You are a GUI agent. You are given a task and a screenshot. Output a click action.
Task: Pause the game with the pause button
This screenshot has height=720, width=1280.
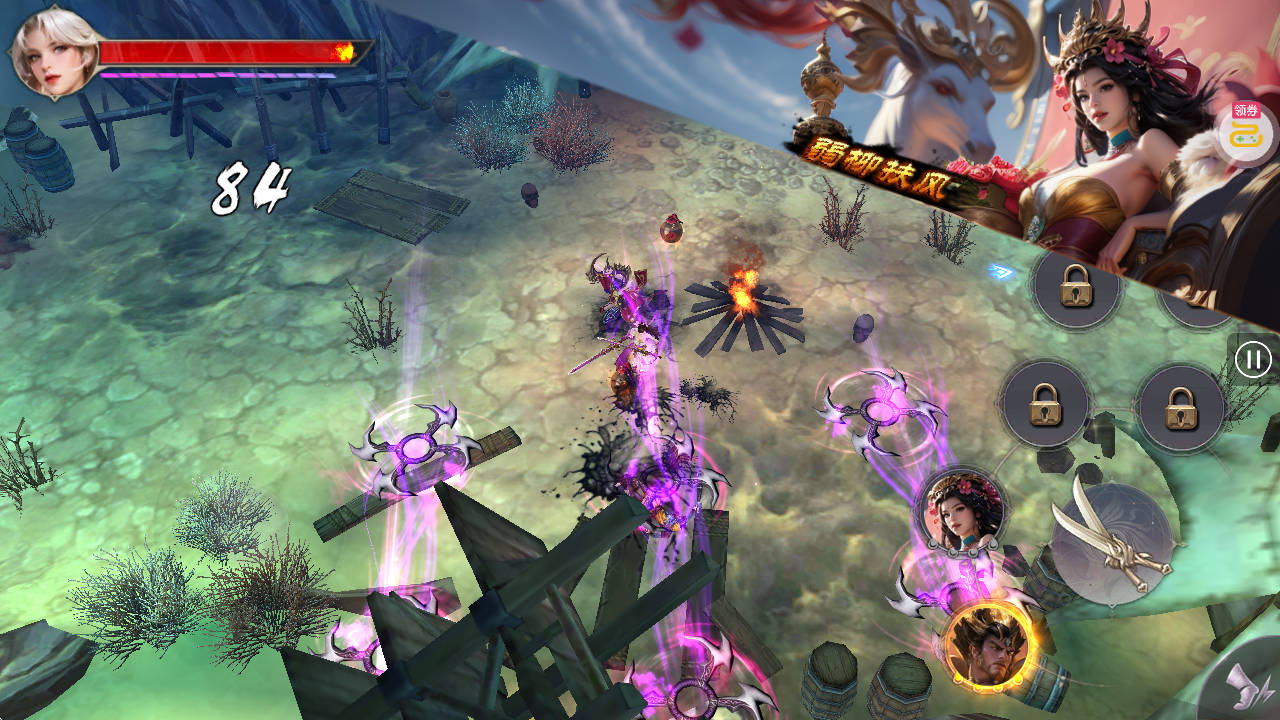1253,359
